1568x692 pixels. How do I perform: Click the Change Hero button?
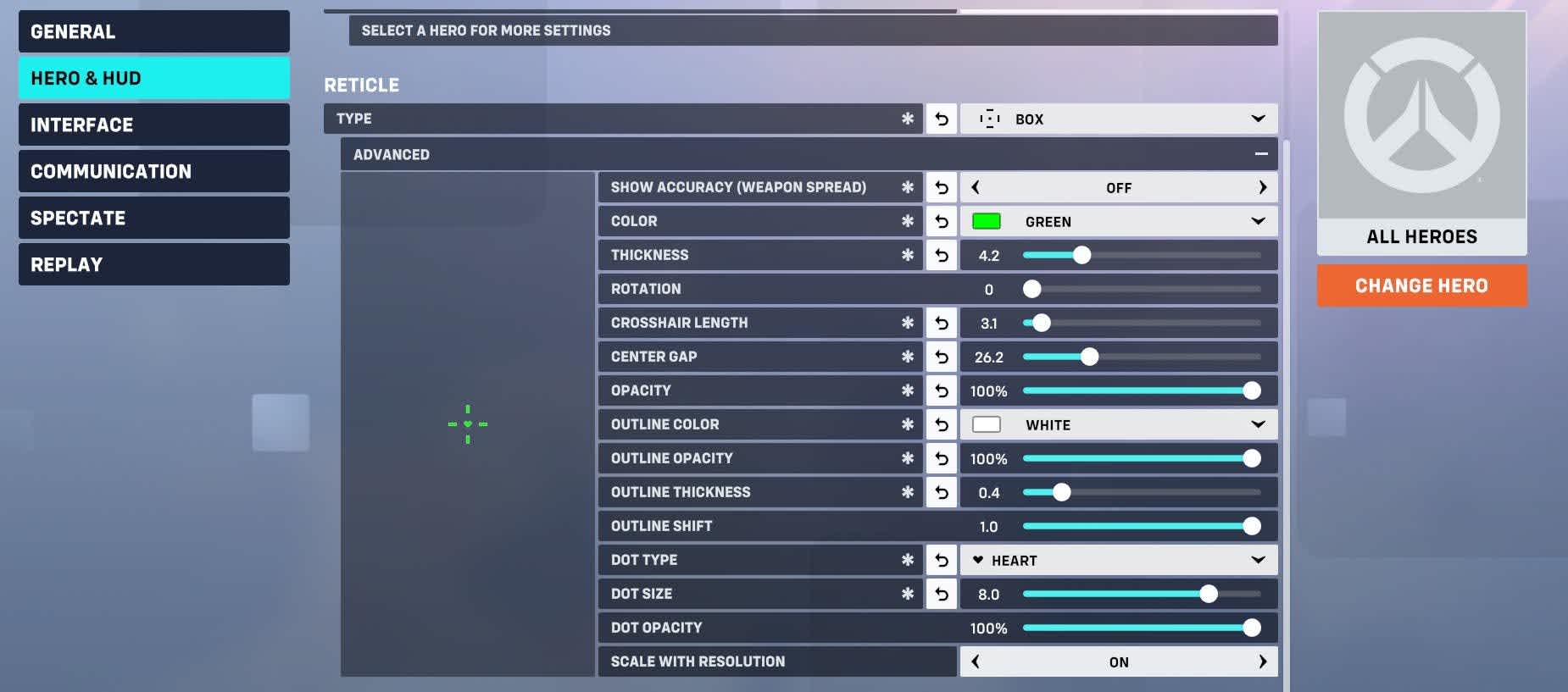pos(1421,285)
